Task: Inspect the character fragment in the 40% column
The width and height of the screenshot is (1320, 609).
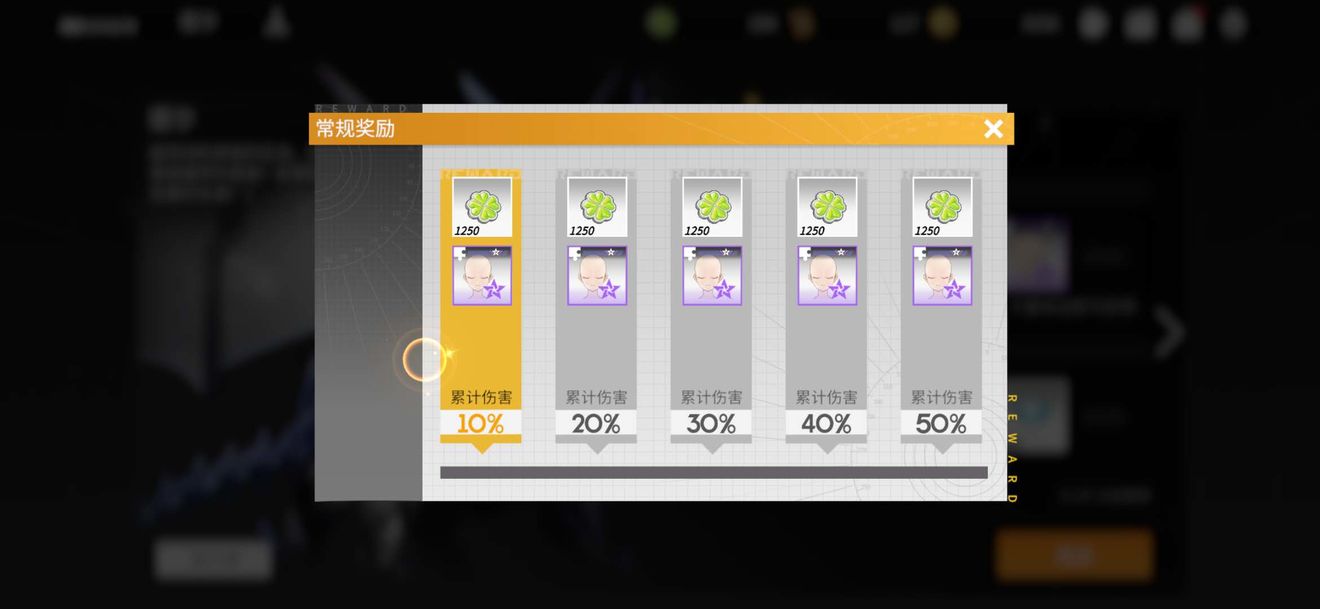Action: 827,275
